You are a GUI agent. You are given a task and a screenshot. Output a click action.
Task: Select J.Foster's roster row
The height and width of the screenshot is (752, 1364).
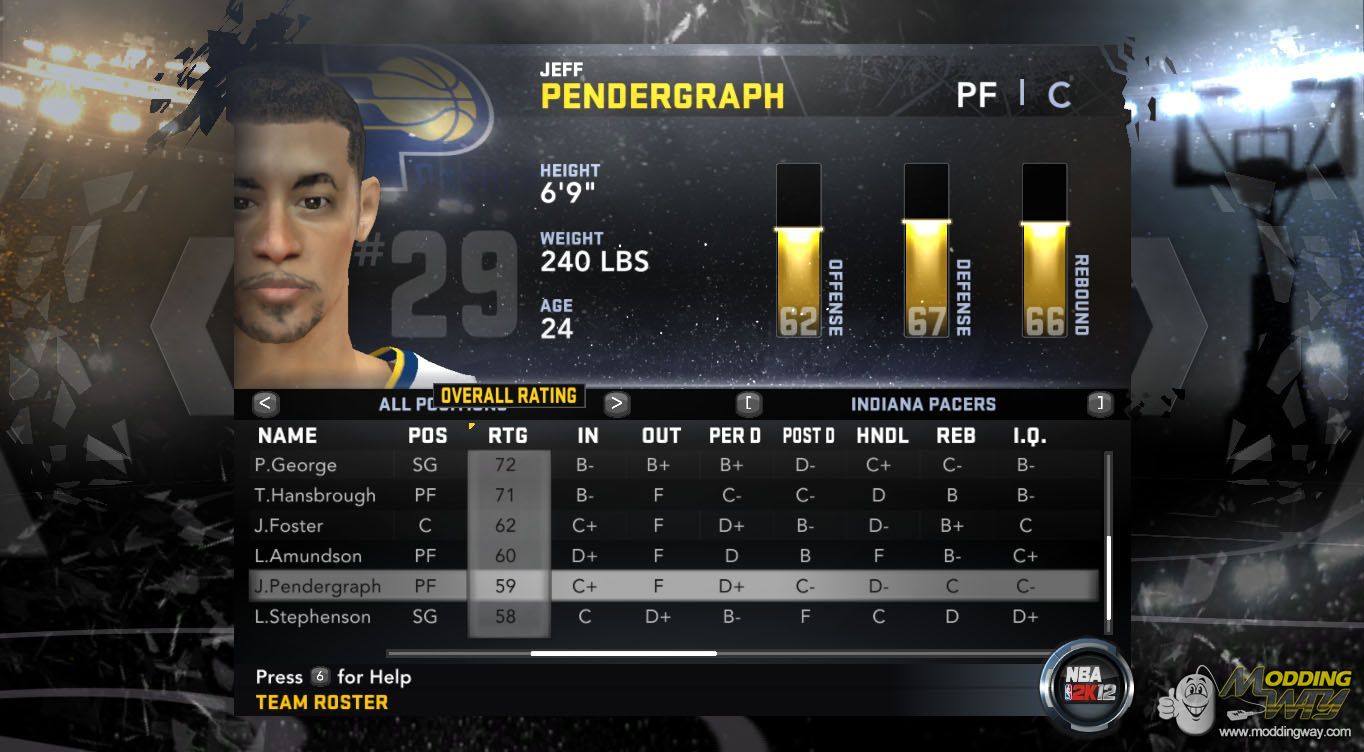(289, 525)
